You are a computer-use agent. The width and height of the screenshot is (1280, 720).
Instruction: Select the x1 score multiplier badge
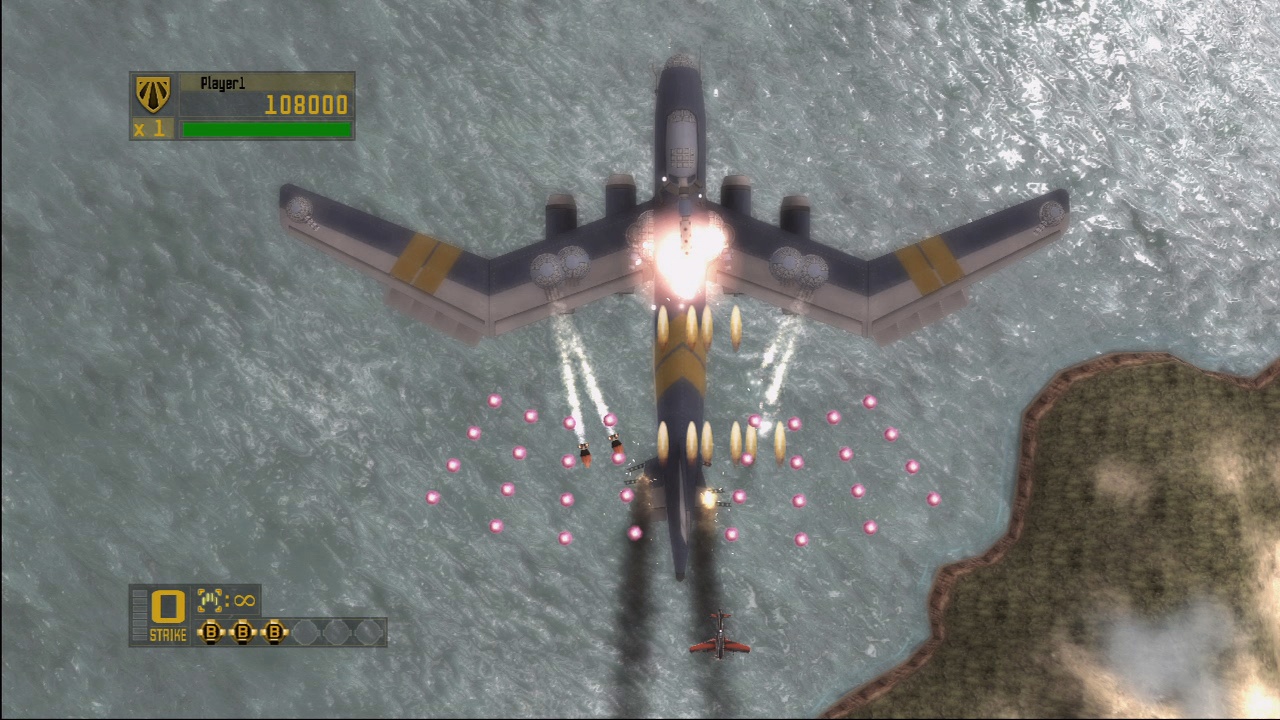coord(152,128)
